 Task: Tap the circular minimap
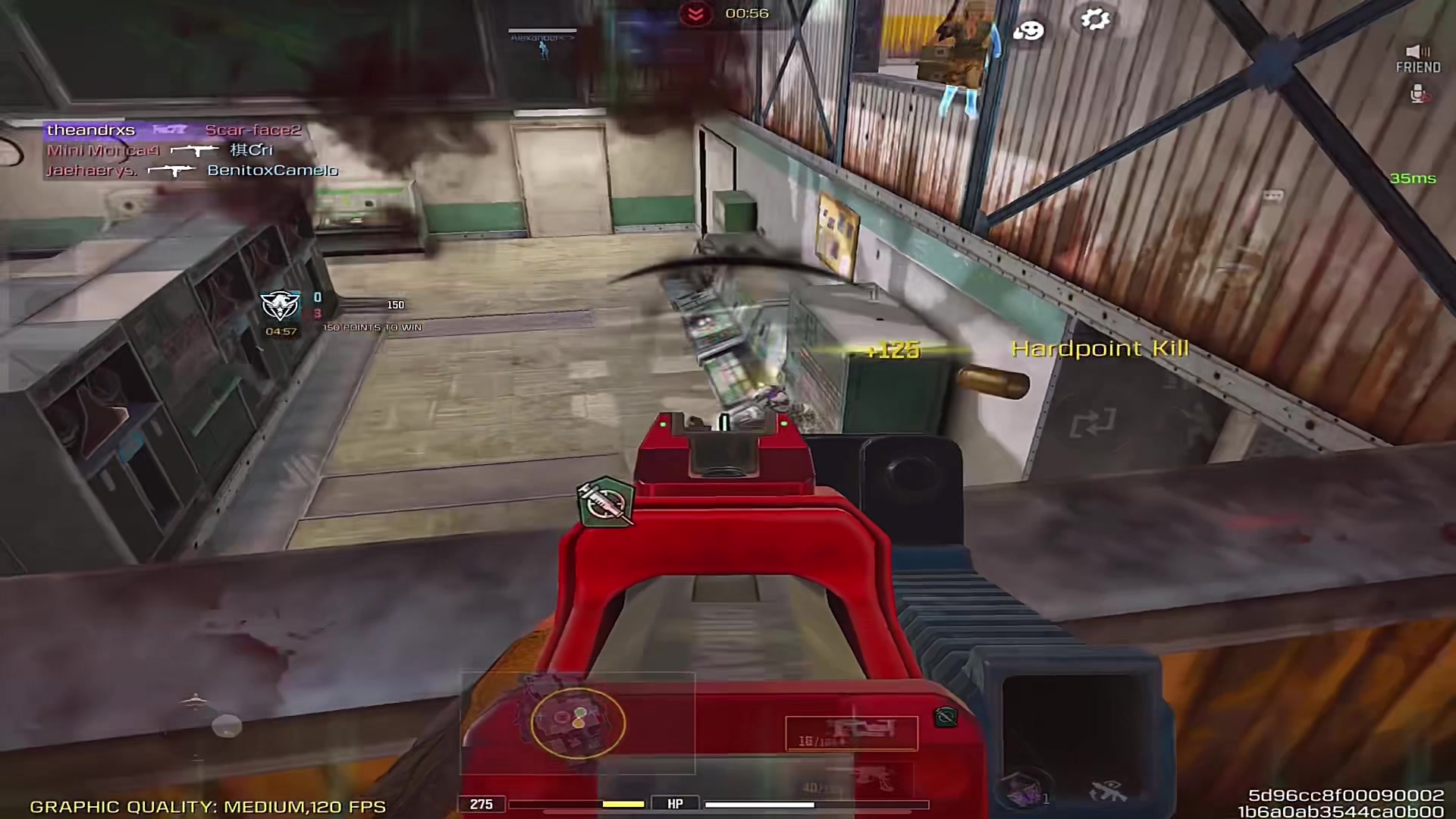(578, 722)
